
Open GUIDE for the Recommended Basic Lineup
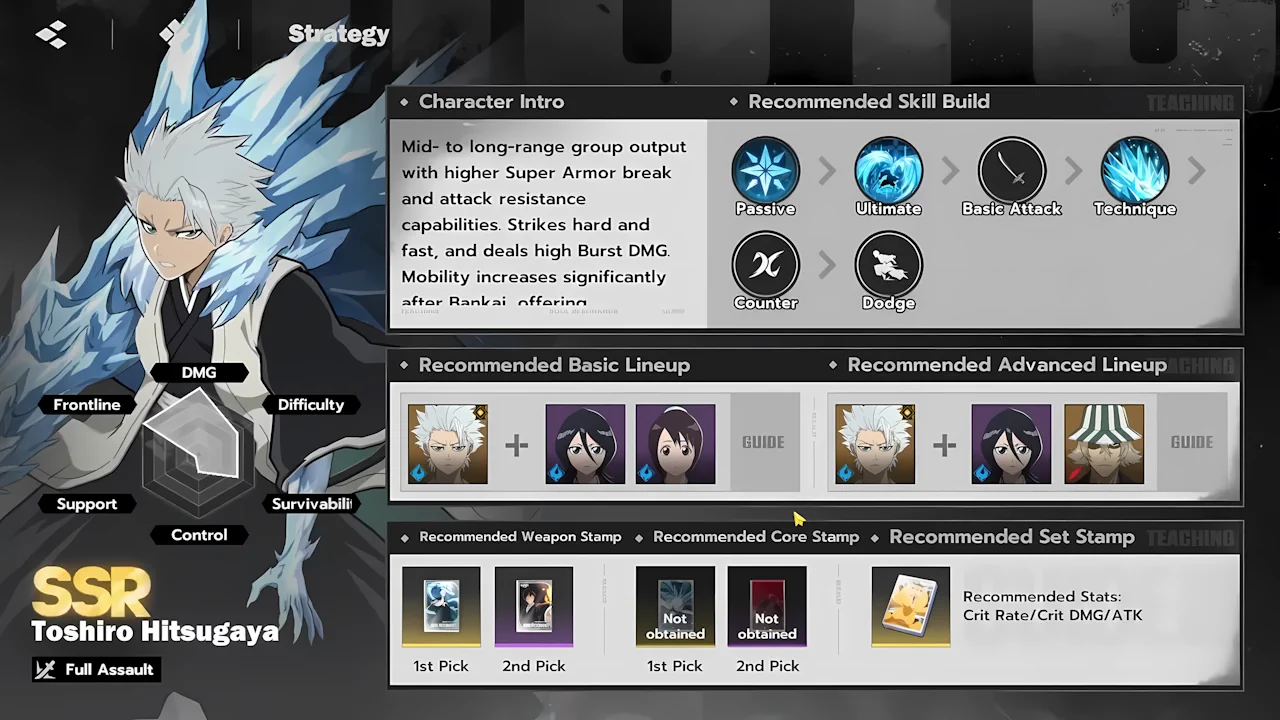tap(763, 442)
